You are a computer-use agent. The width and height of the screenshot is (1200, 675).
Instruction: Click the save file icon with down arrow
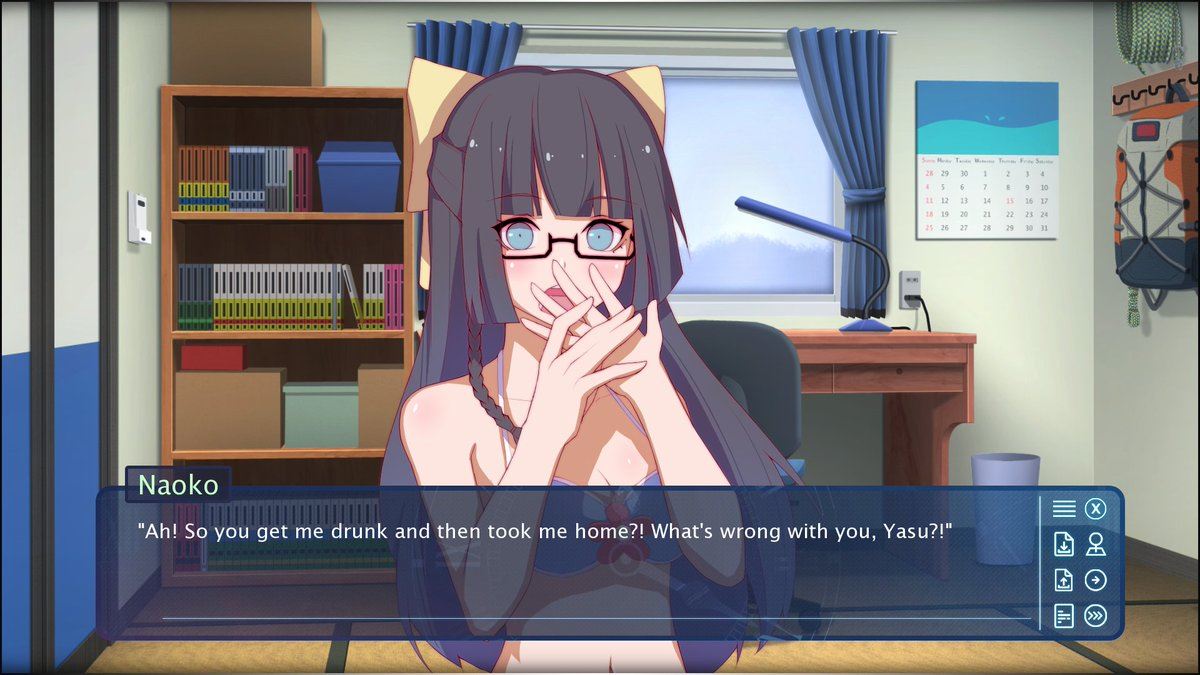pyautogui.click(x=1064, y=545)
